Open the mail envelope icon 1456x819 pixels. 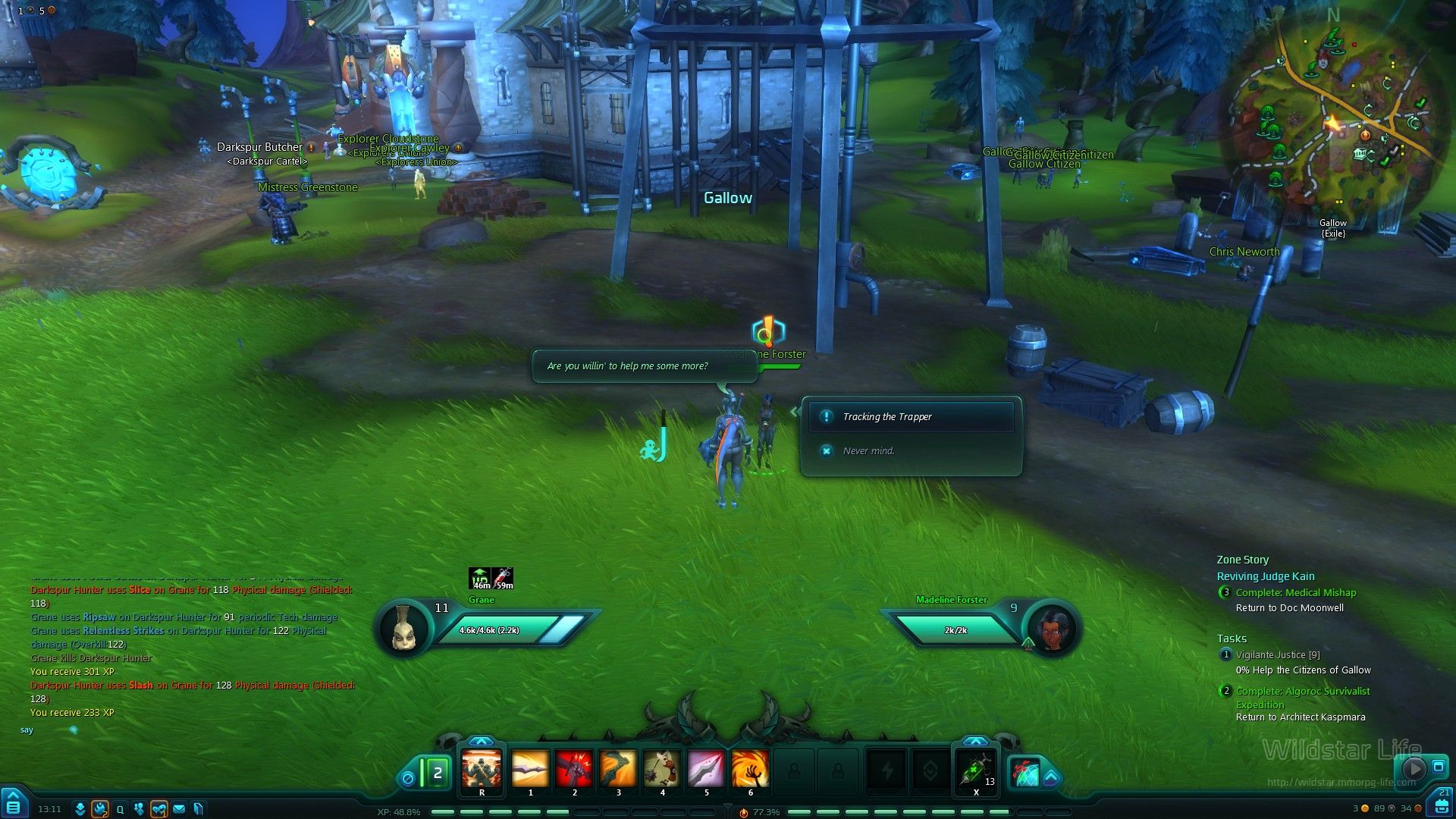(179, 809)
